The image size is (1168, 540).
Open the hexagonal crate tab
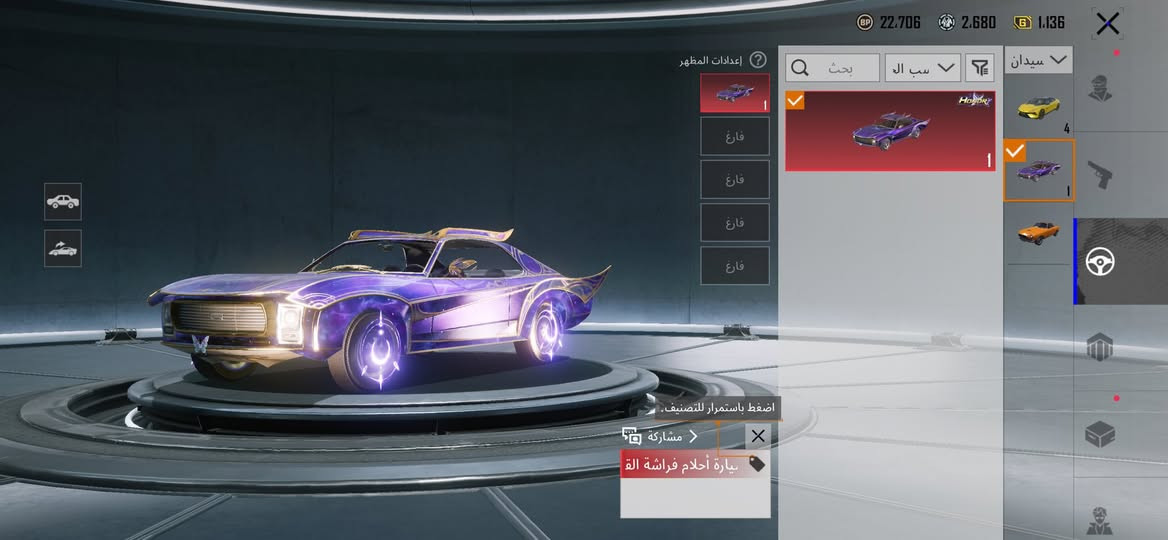(1101, 348)
